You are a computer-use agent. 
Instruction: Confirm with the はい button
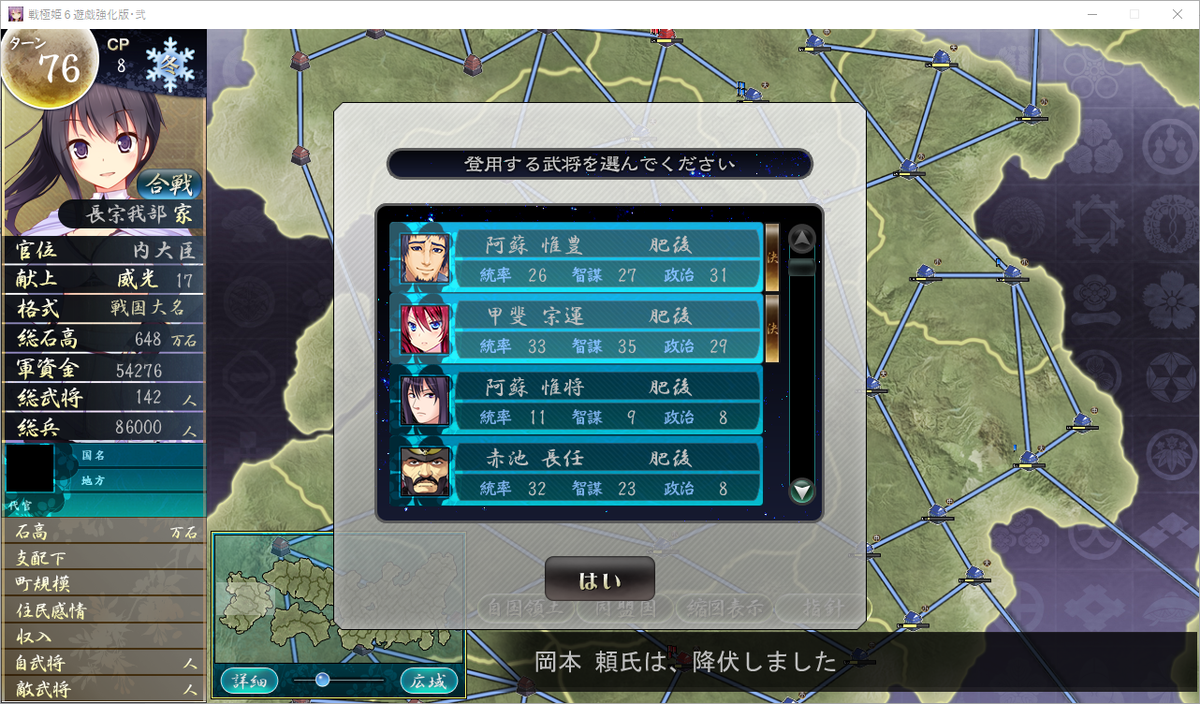(x=599, y=580)
